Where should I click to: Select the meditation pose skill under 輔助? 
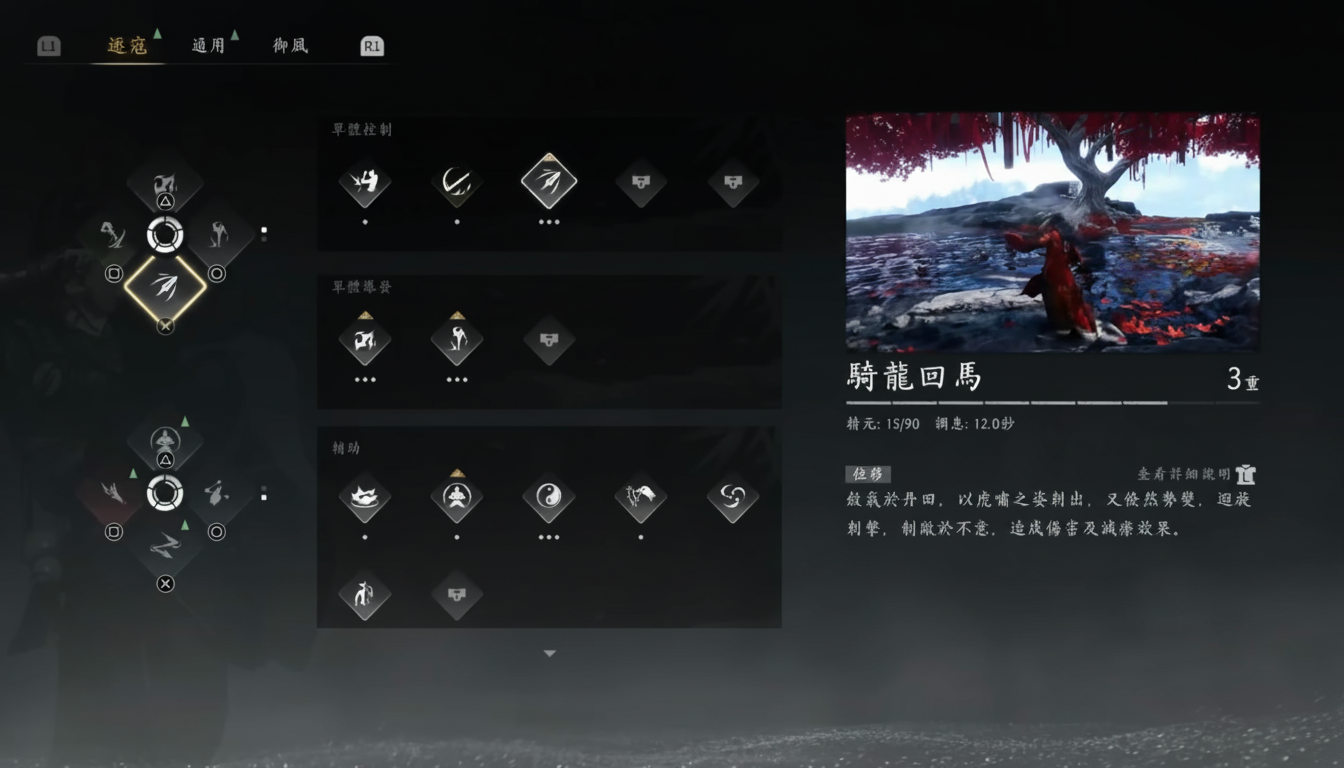(x=457, y=500)
